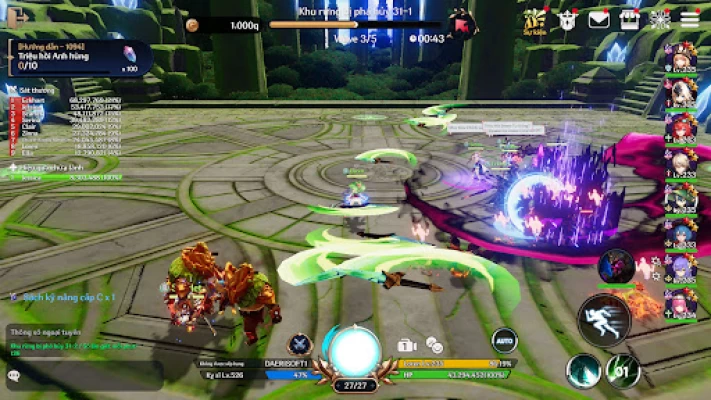Switch the camera view icon

click(x=407, y=344)
